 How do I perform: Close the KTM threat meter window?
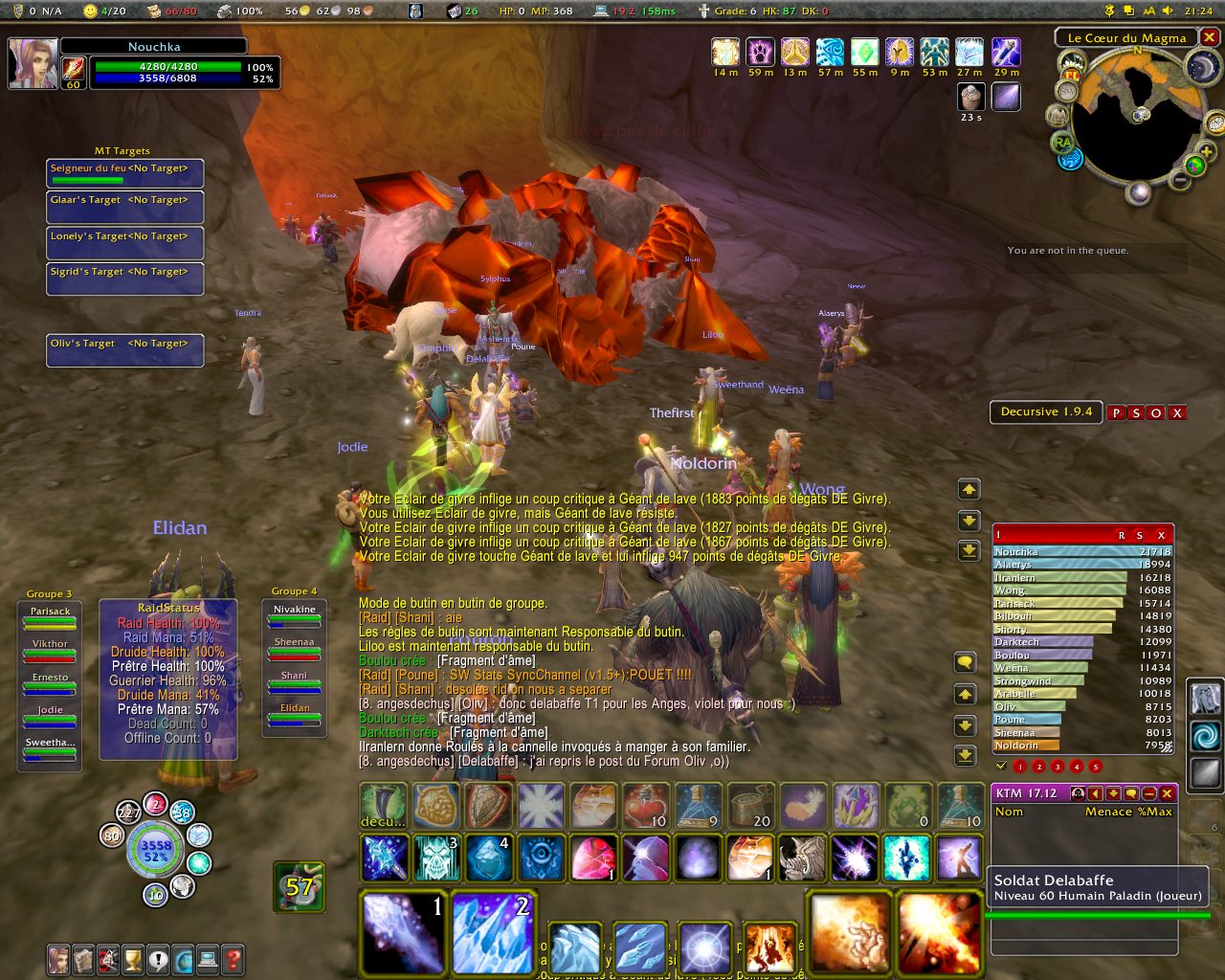(x=1168, y=793)
